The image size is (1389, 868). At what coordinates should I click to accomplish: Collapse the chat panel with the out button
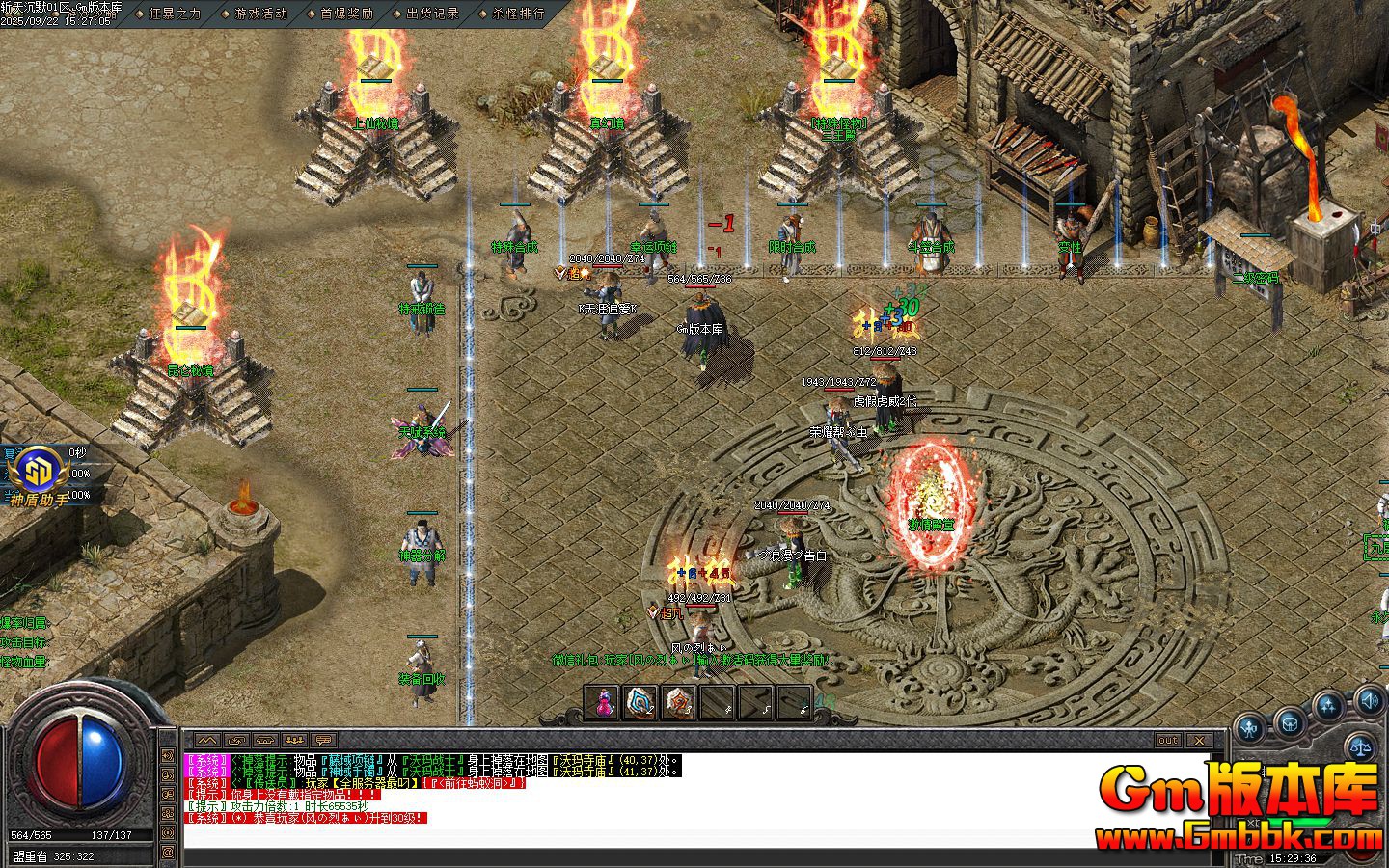(x=1168, y=741)
